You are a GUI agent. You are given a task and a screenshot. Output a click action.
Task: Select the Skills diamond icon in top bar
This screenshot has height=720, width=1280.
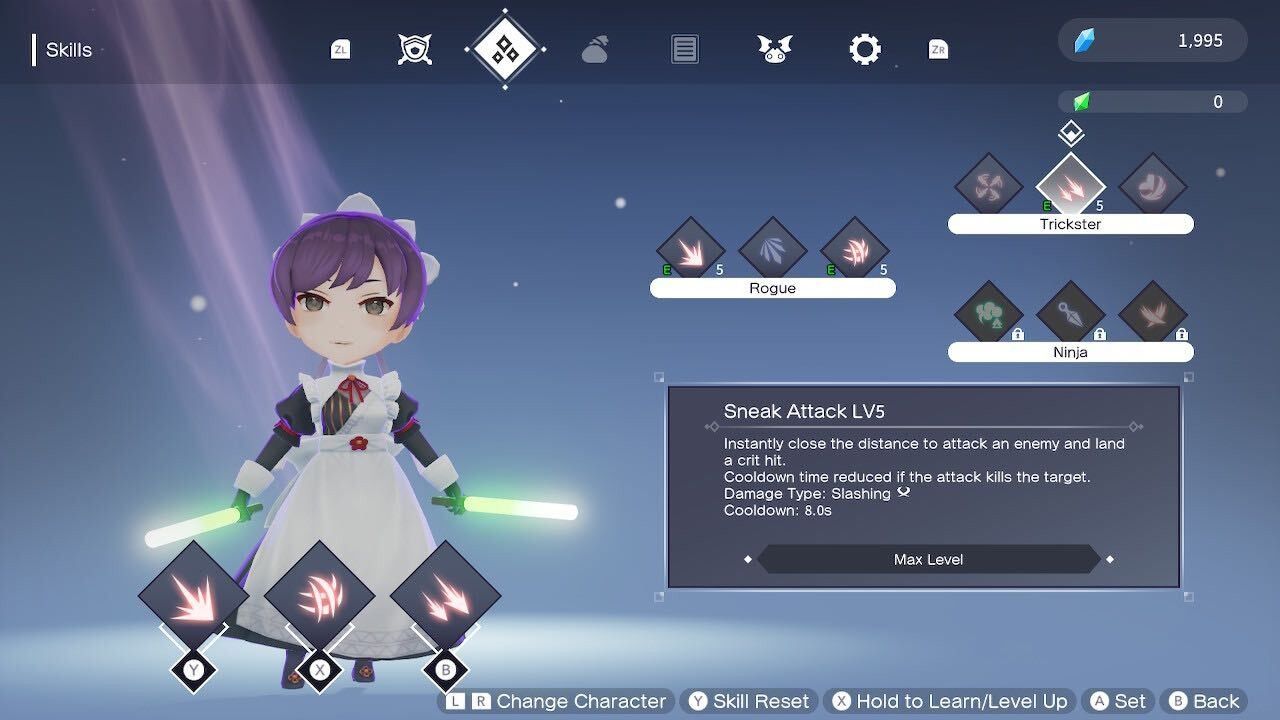505,47
